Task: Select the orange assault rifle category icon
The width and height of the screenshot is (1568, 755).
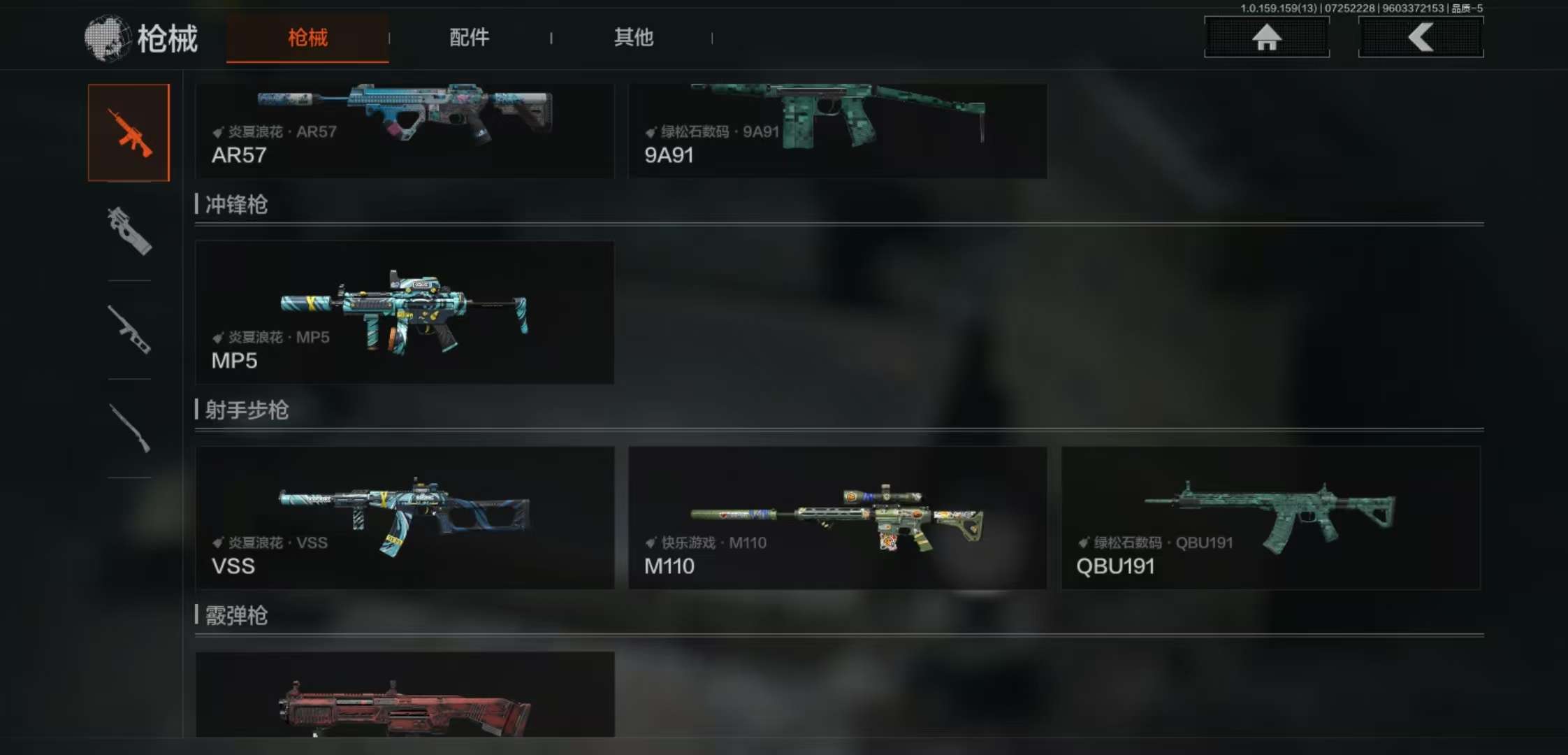Action: pyautogui.click(x=129, y=133)
